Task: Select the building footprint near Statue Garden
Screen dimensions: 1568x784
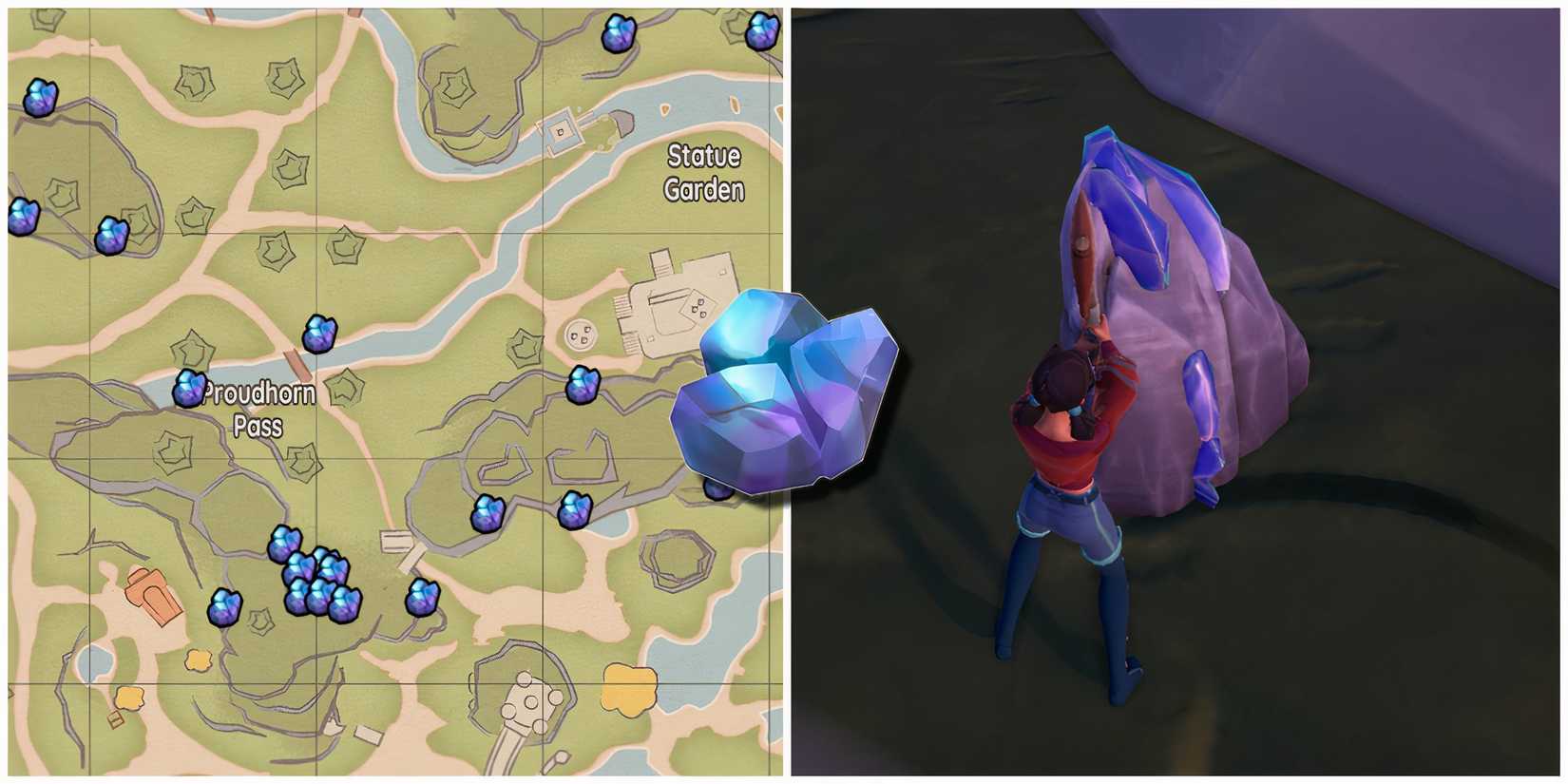Action: click(x=675, y=304)
